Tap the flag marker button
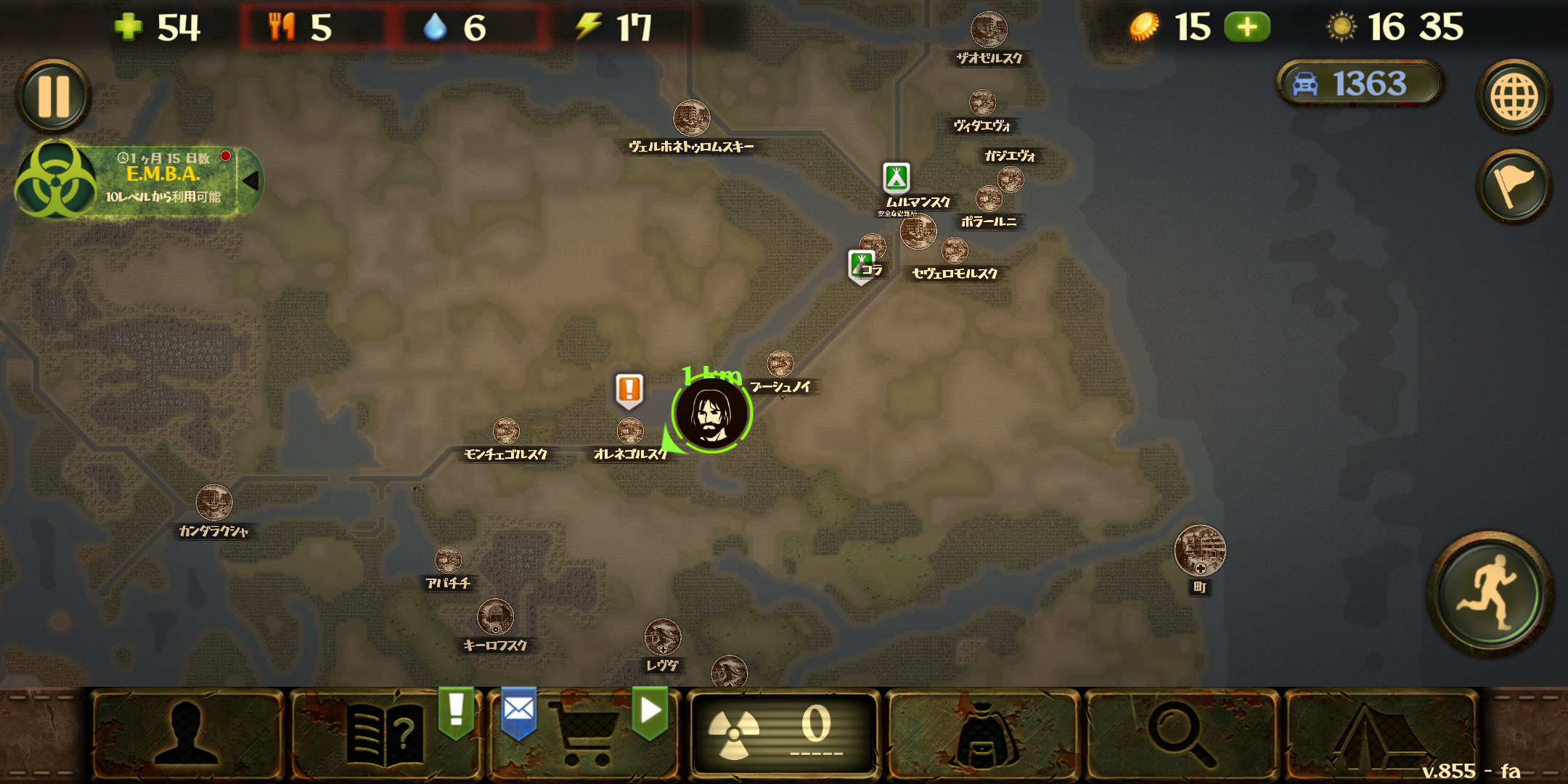 point(1514,187)
